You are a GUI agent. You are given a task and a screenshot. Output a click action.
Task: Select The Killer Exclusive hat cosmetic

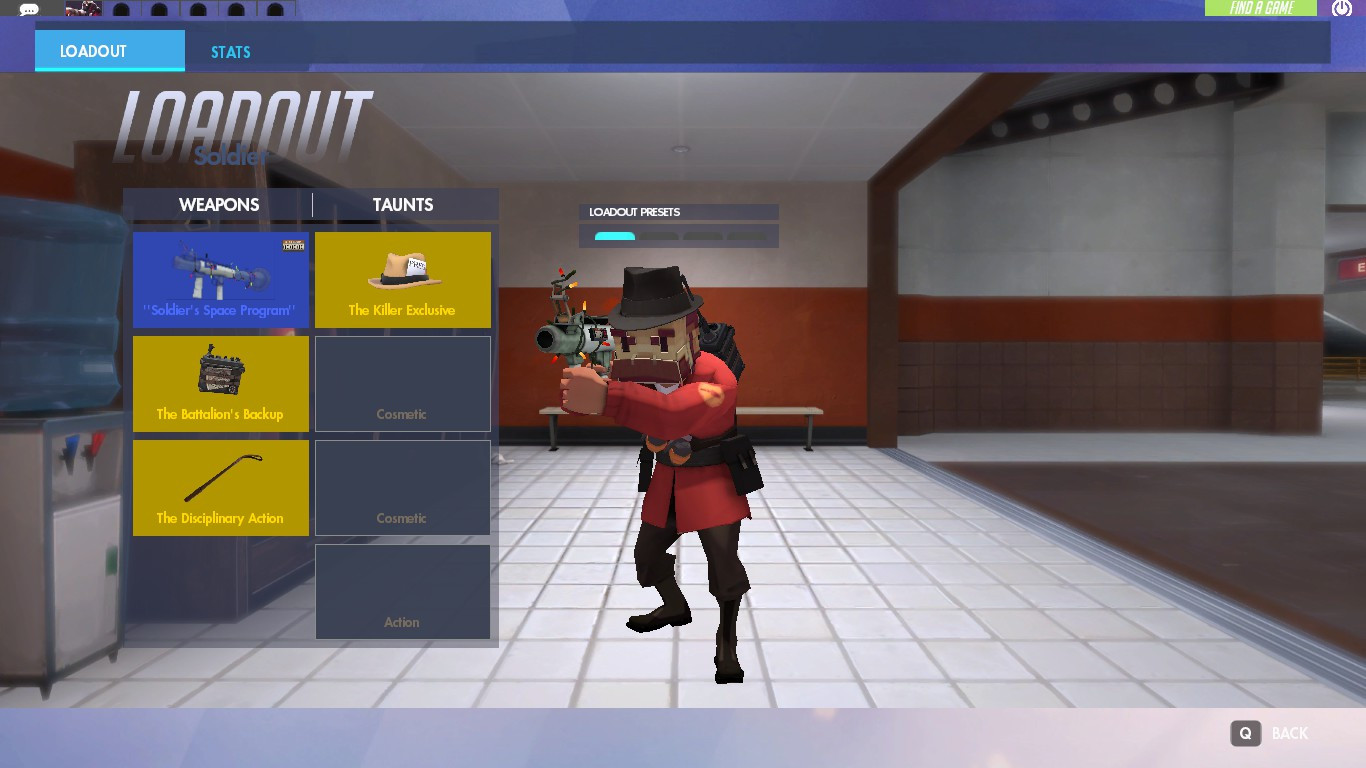coord(402,279)
